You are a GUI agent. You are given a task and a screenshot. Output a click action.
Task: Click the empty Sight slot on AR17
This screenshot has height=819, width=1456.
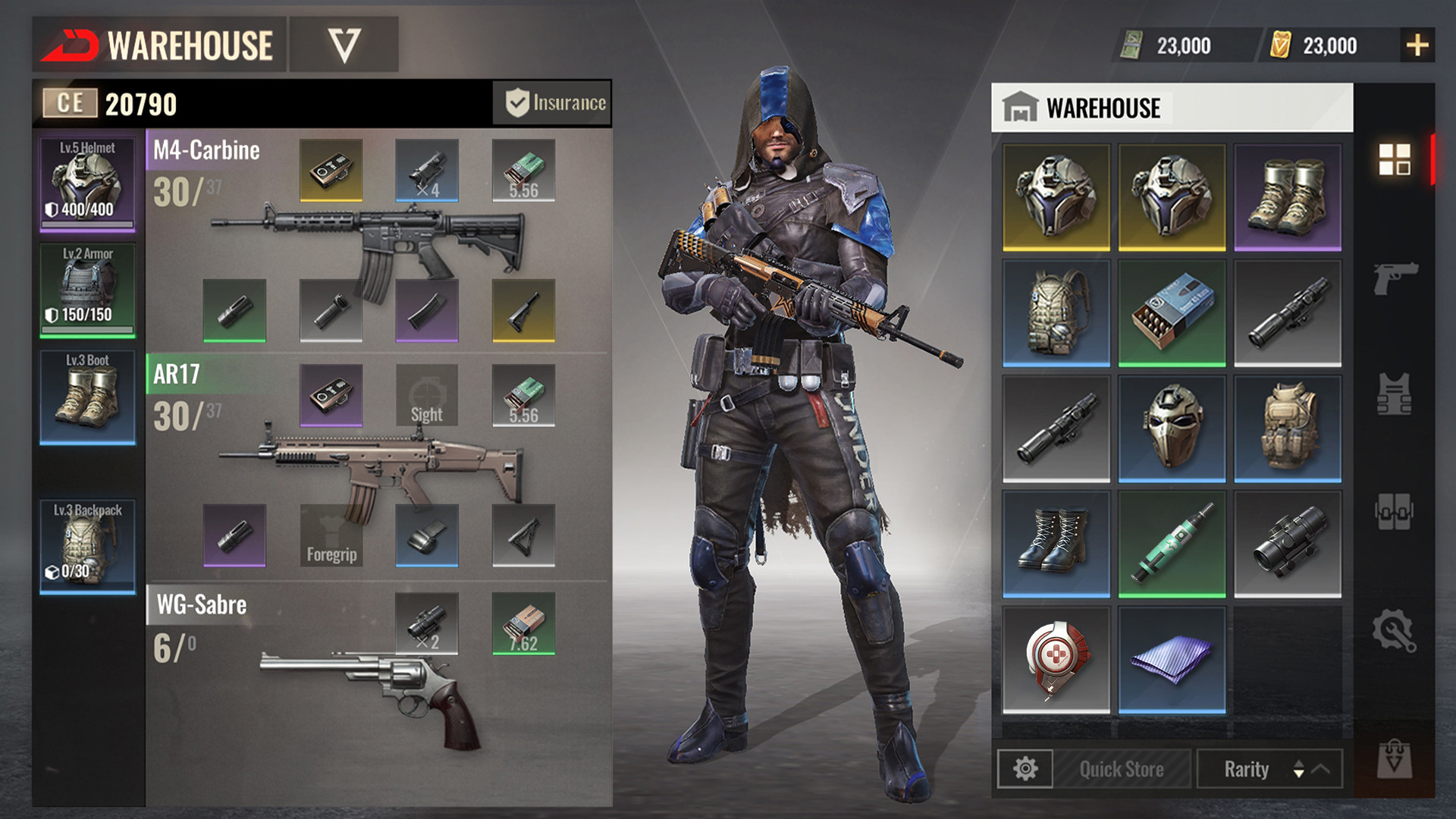tap(426, 395)
